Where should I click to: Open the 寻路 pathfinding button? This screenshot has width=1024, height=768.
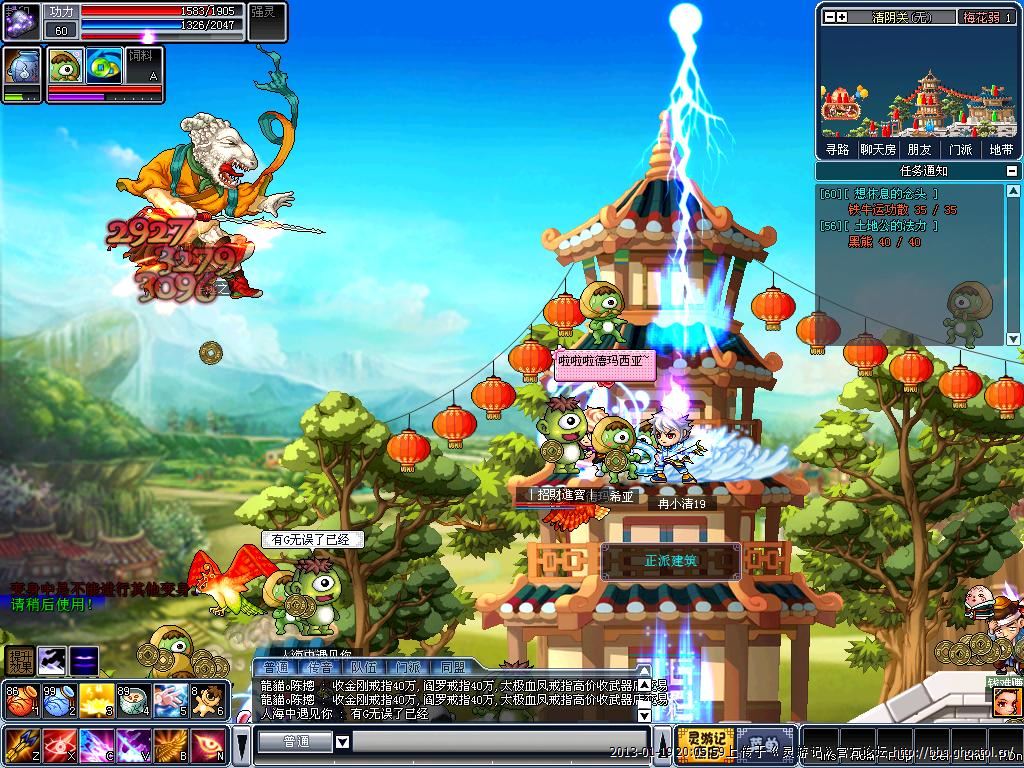[837, 149]
